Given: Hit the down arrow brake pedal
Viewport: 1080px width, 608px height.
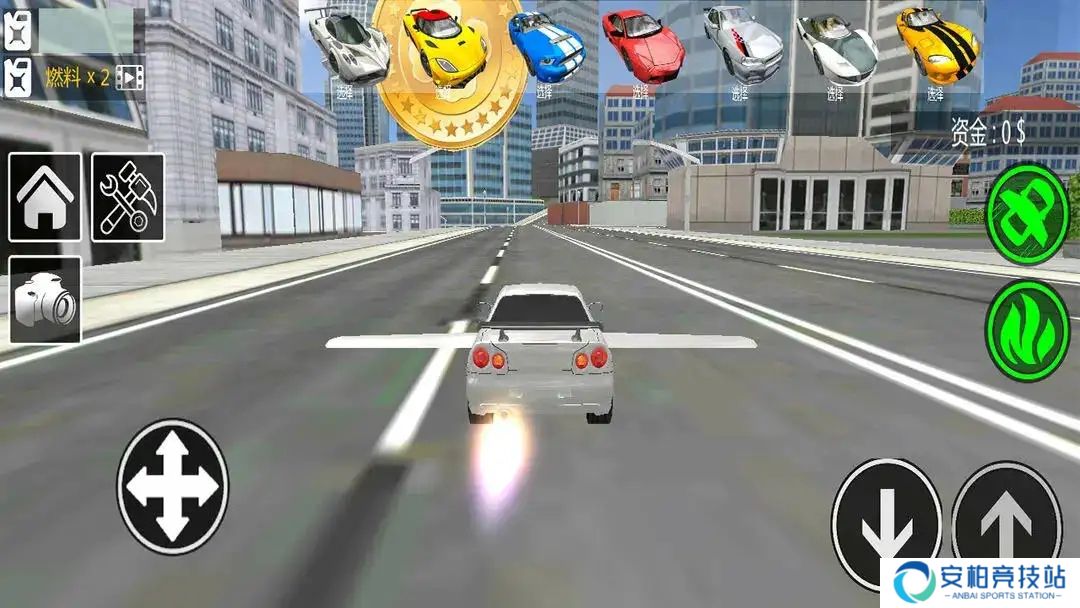Looking at the screenshot, I should click(885, 520).
